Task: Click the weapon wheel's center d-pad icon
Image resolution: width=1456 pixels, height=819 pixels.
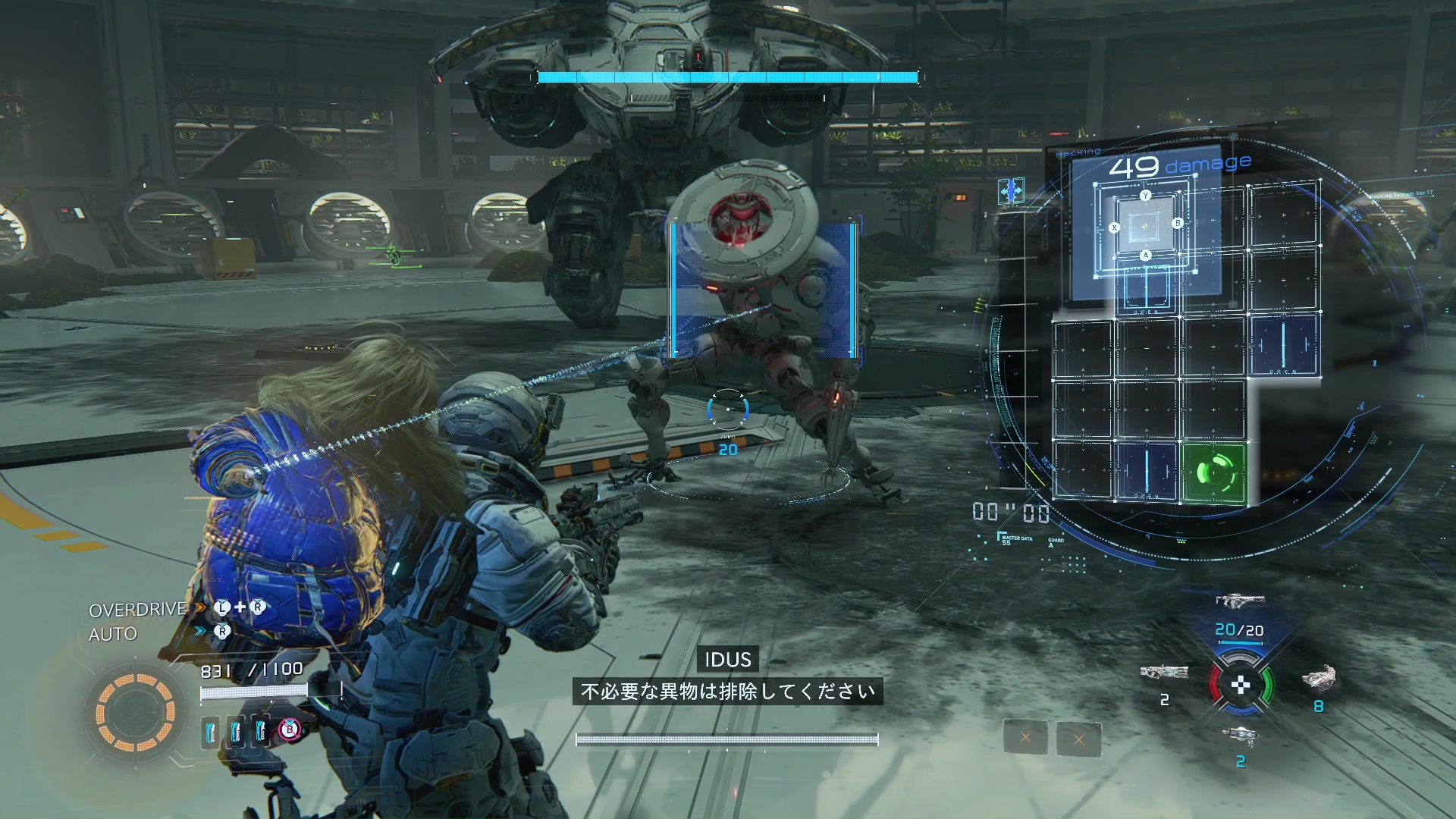Action: 1241,686
